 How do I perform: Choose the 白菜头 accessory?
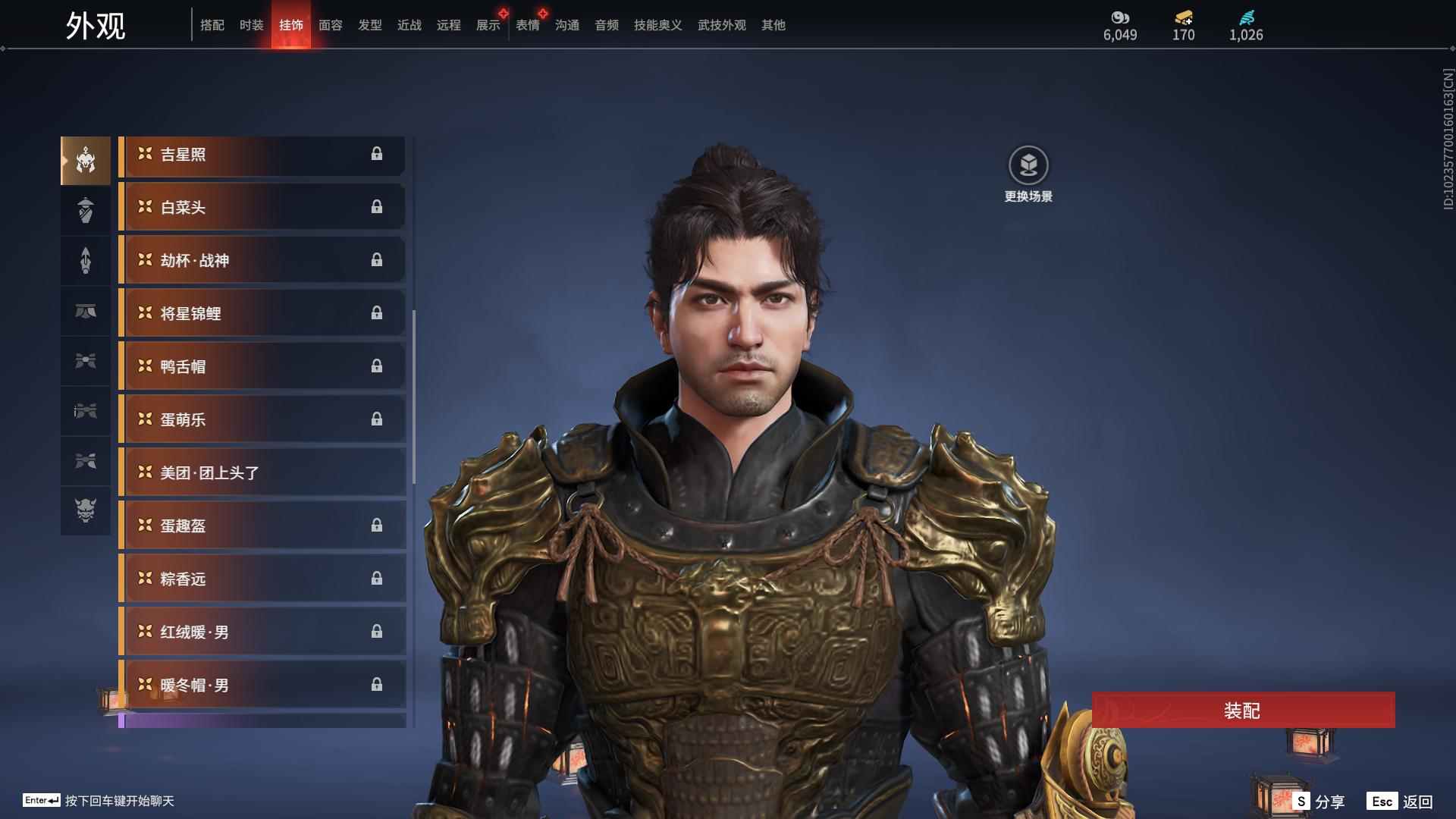pos(262,208)
